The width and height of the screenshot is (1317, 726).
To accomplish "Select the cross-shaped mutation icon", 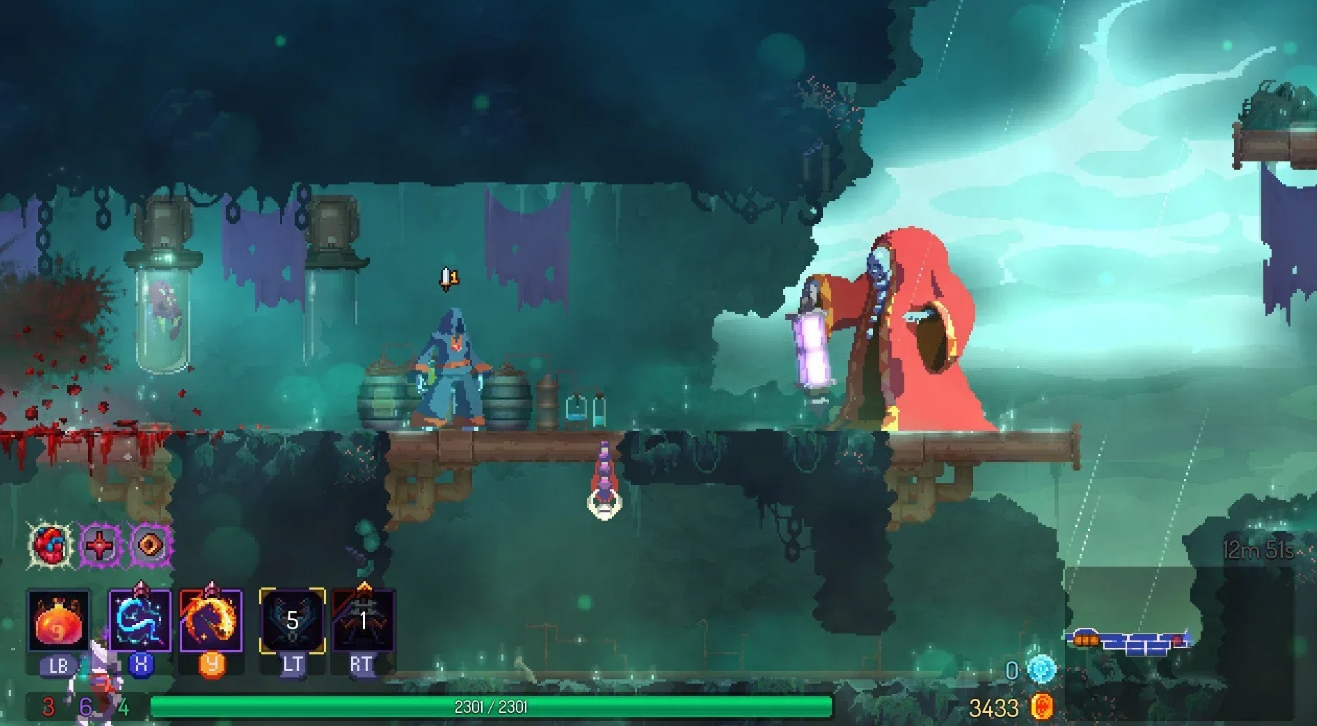I will [98, 546].
